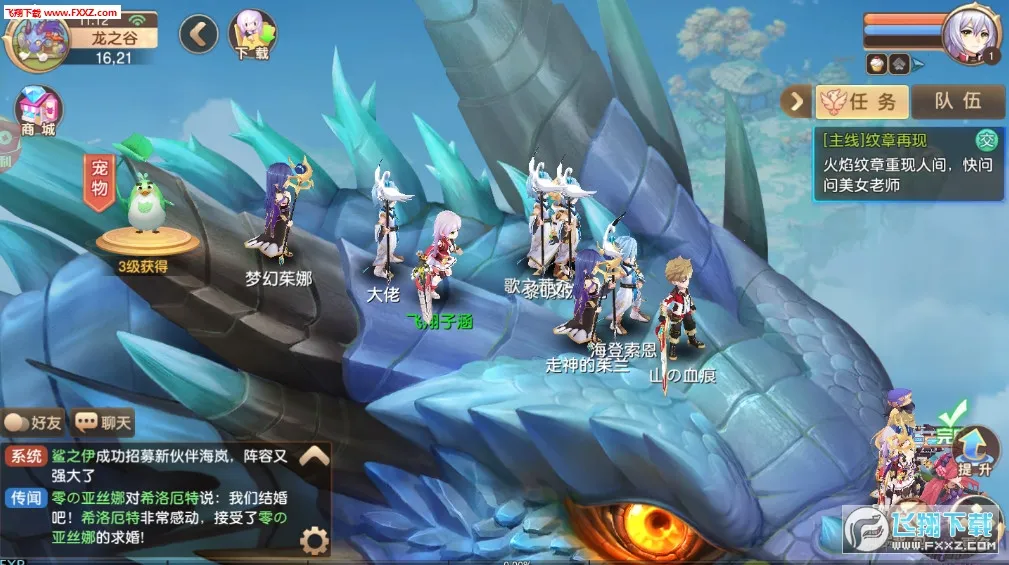Switch to the 任务 quest tab
The width and height of the screenshot is (1009, 565).
coord(862,101)
